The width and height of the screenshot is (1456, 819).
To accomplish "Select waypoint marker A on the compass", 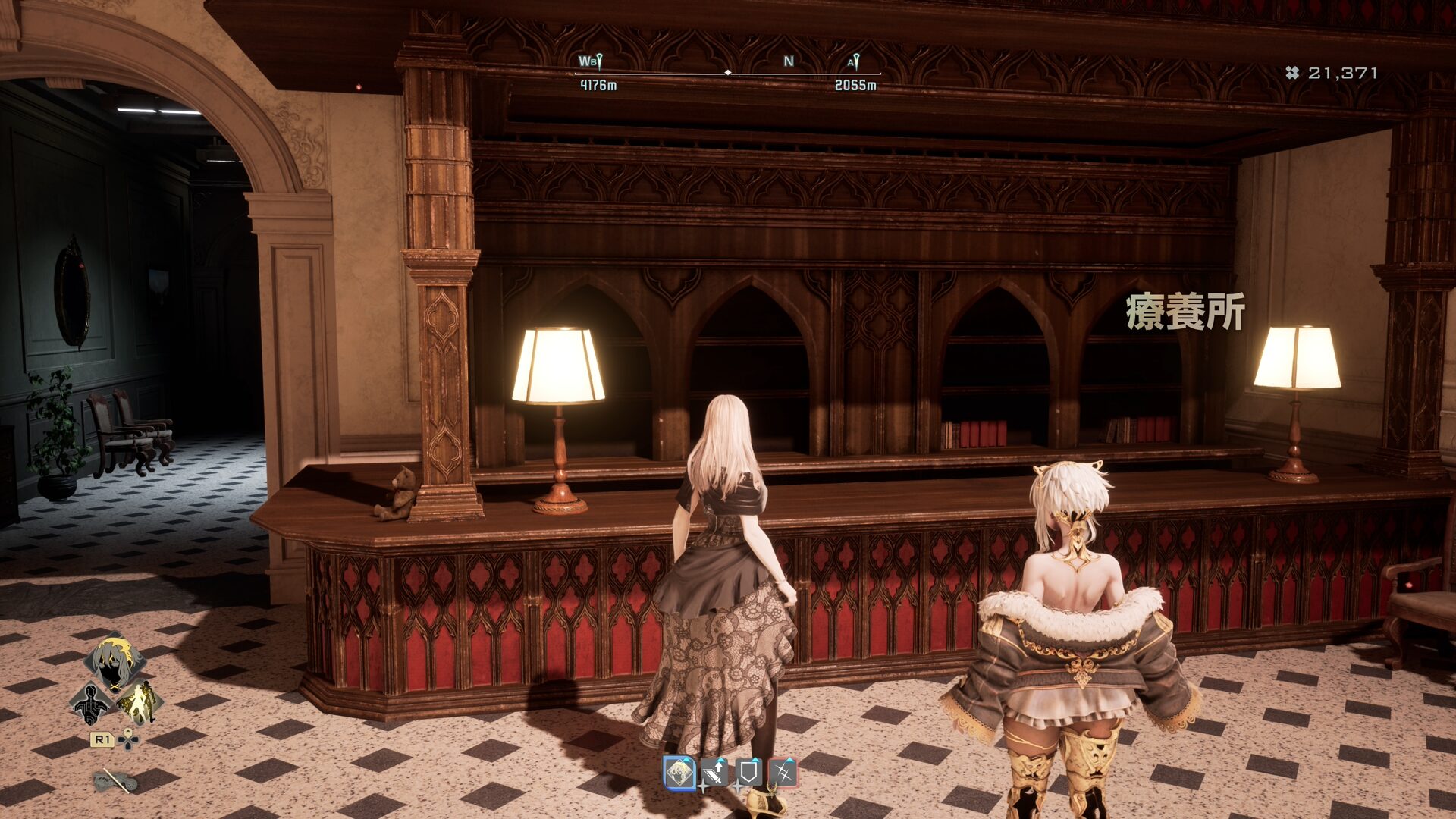I will click(854, 61).
